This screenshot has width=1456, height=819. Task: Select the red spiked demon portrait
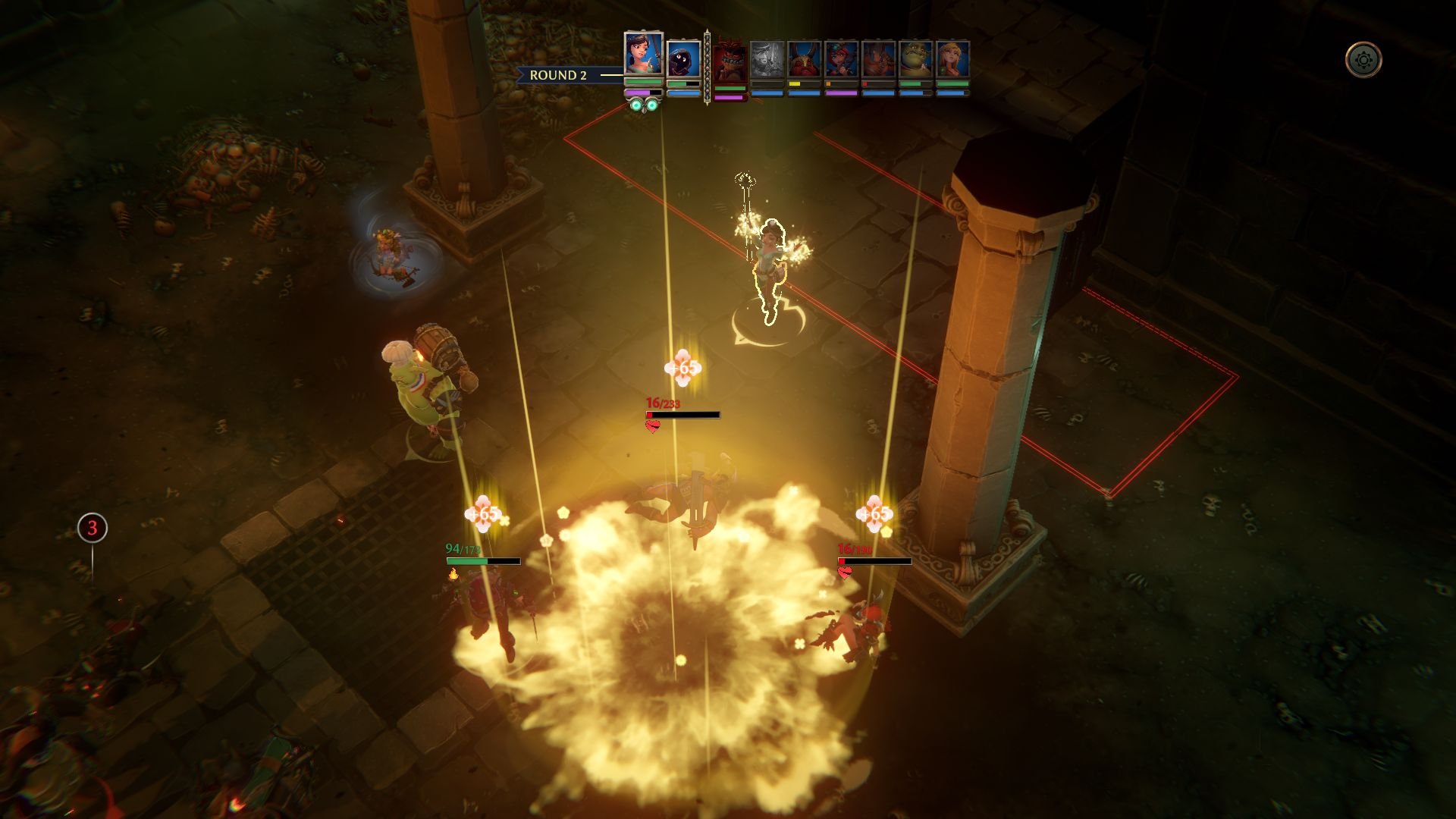(x=730, y=61)
